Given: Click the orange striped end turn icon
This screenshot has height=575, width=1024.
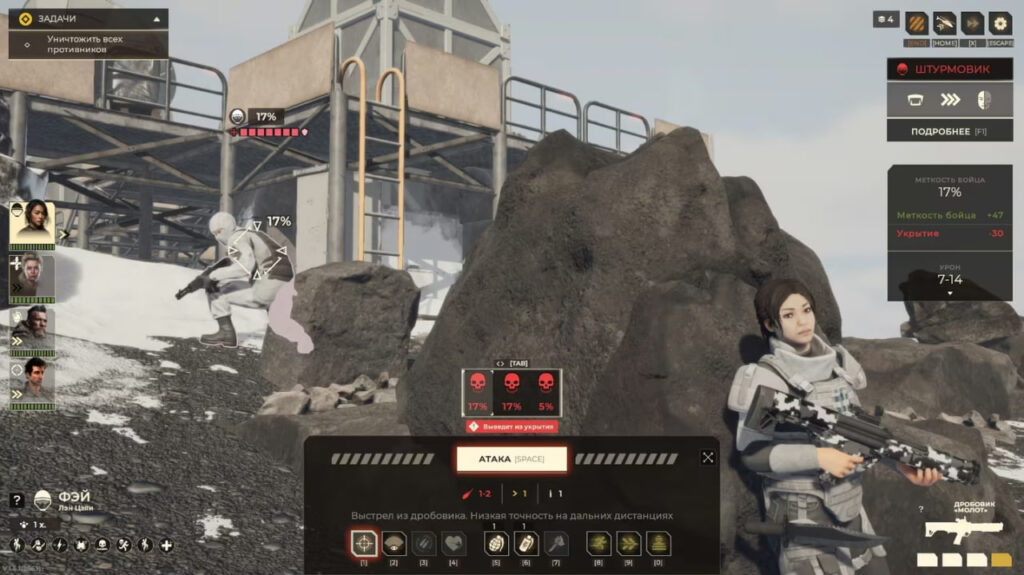Looking at the screenshot, I should pyautogui.click(x=917, y=23).
